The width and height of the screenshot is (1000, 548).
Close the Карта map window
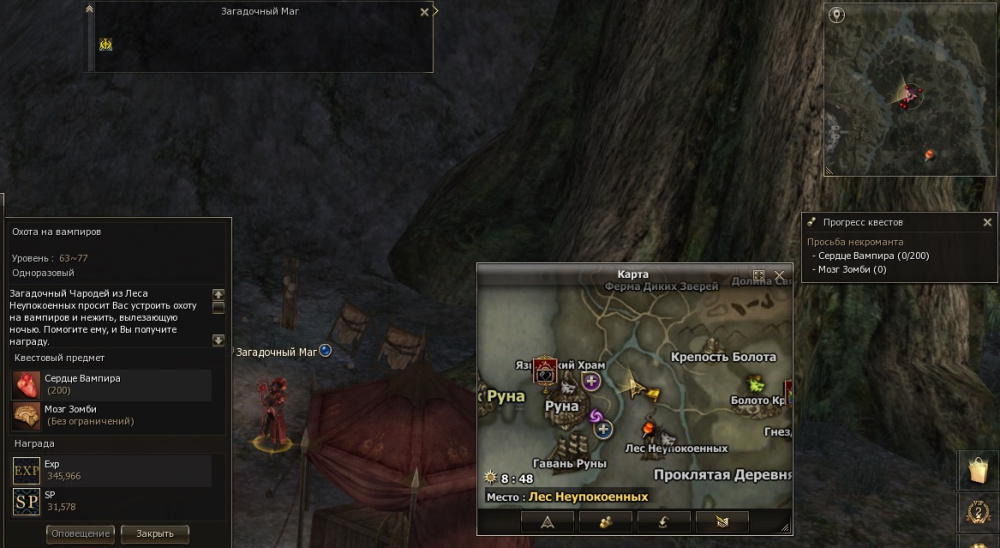(780, 275)
